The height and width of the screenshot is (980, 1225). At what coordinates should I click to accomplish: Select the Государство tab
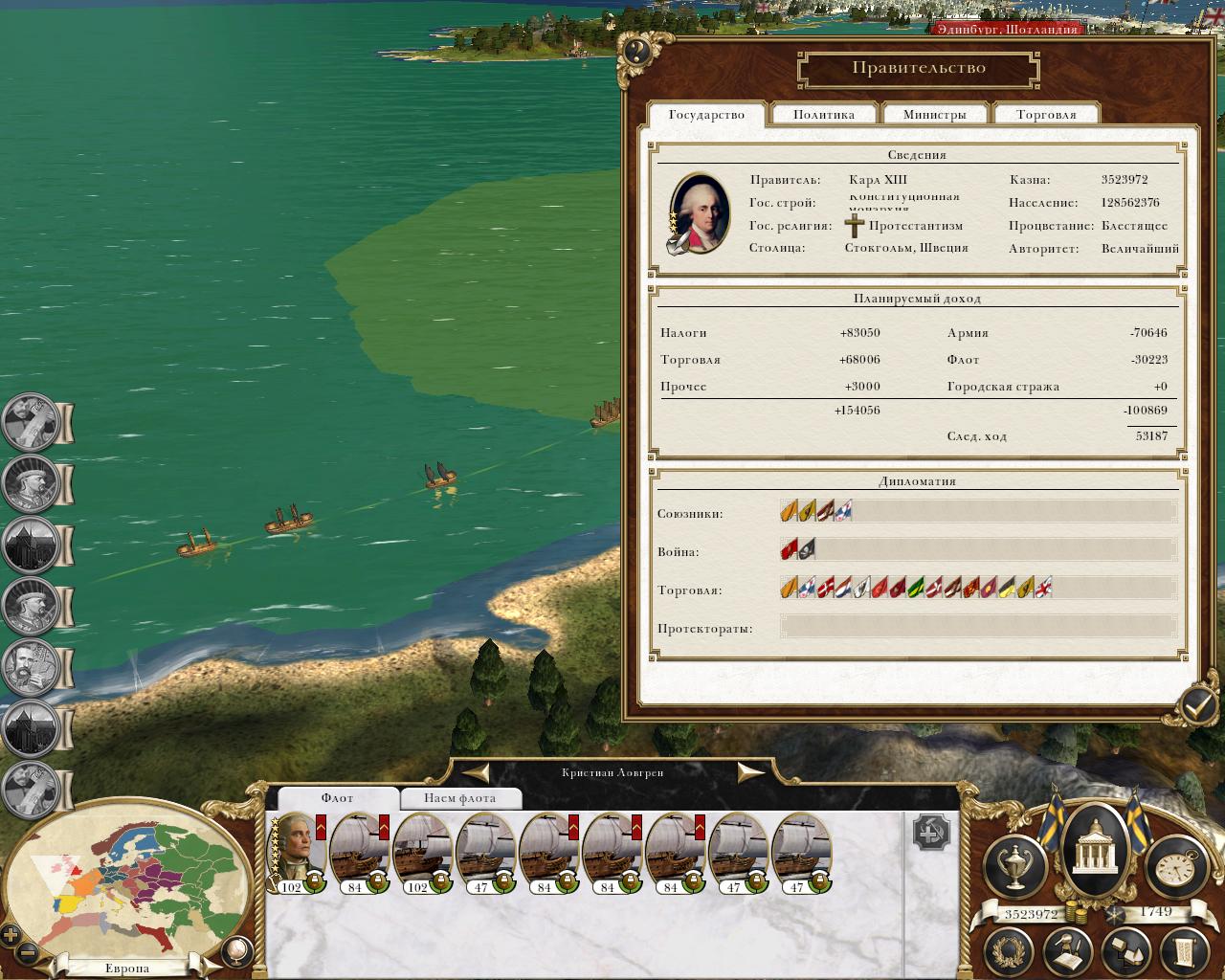pyautogui.click(x=706, y=115)
